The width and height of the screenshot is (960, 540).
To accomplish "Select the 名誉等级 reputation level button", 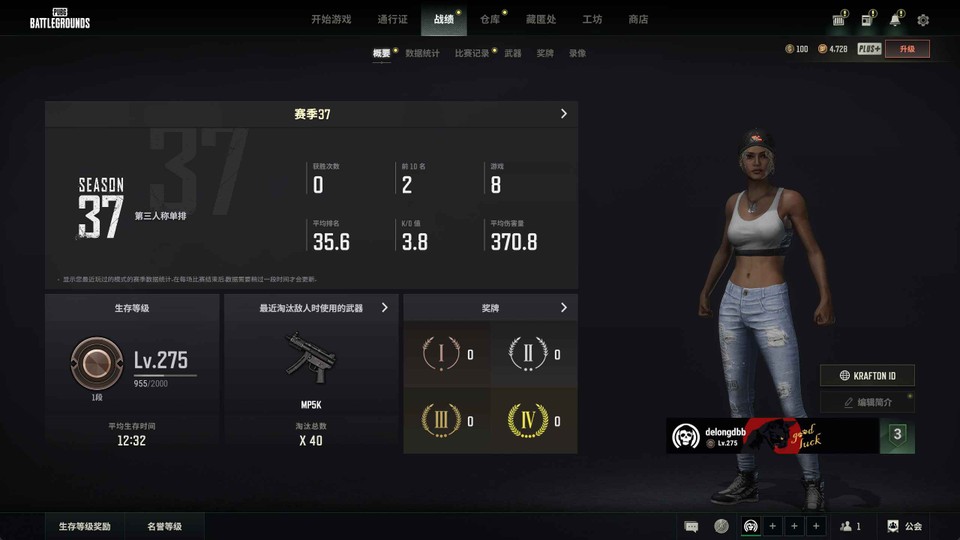I will (164, 526).
